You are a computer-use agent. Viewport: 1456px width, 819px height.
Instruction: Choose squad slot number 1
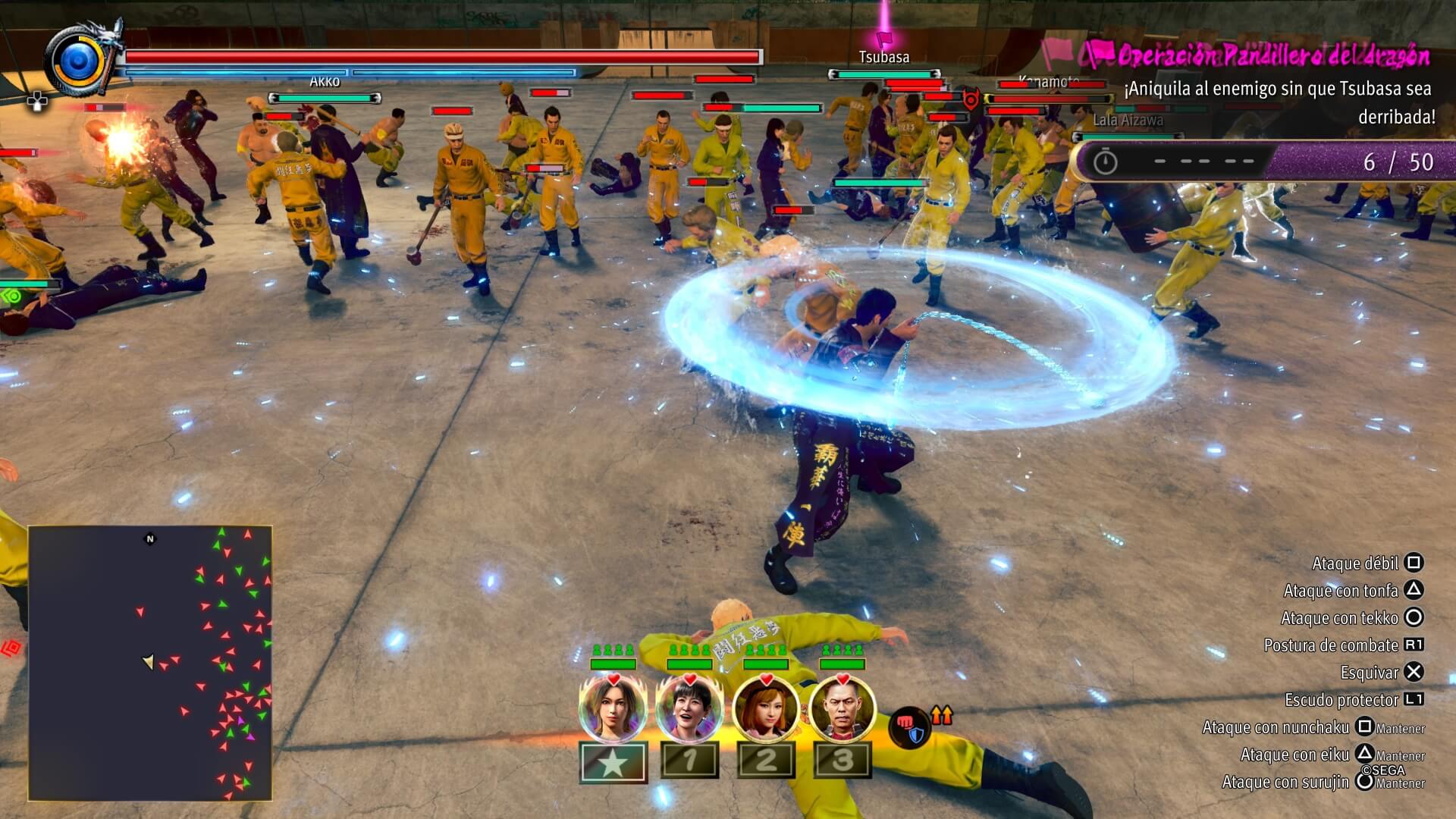689,761
